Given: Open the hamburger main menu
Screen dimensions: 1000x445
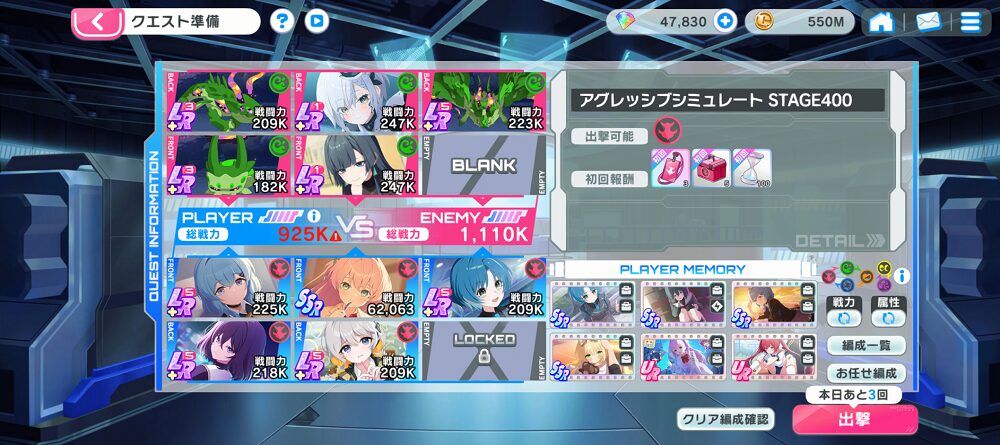Looking at the screenshot, I should tap(970, 21).
